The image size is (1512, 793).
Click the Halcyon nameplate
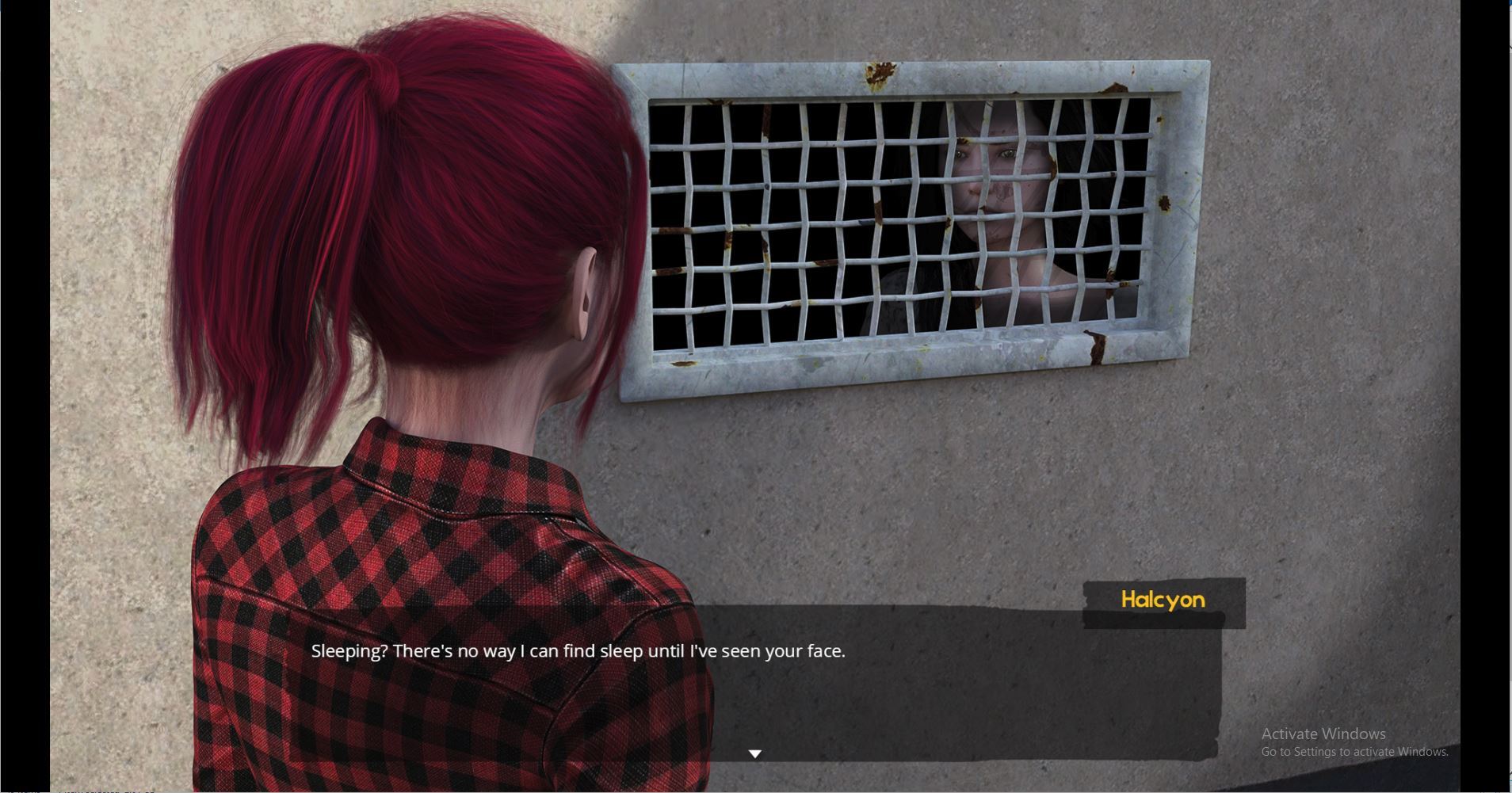coord(1163,600)
